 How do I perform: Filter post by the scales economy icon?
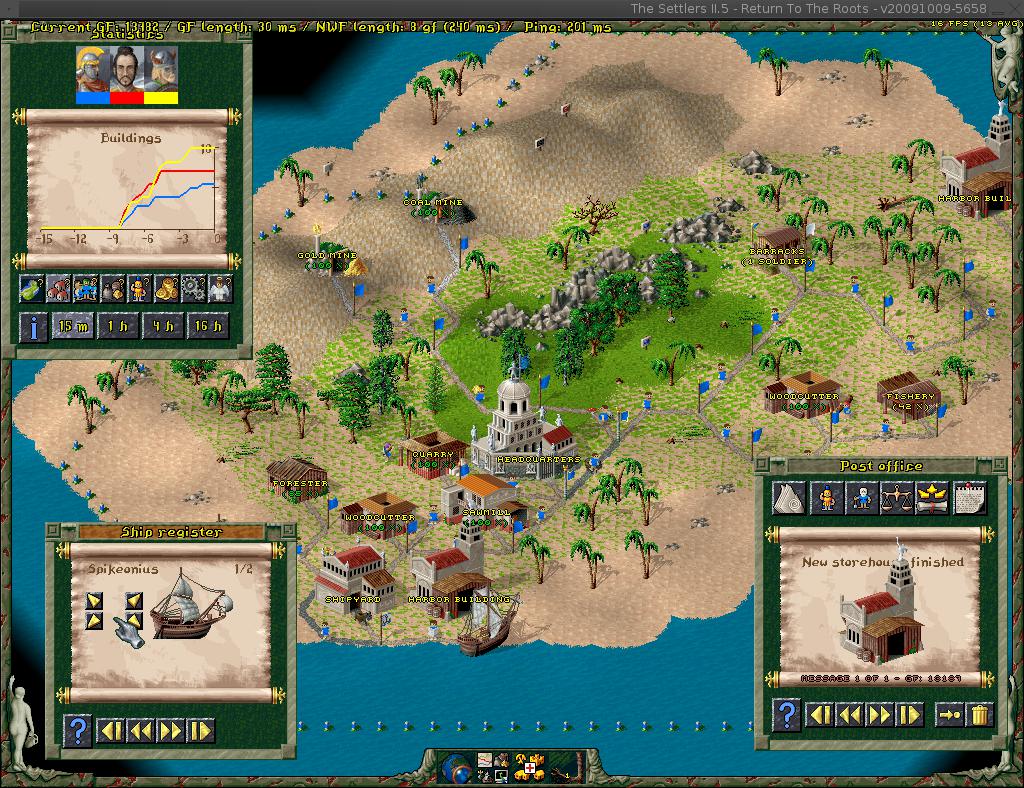pyautogui.click(x=895, y=497)
